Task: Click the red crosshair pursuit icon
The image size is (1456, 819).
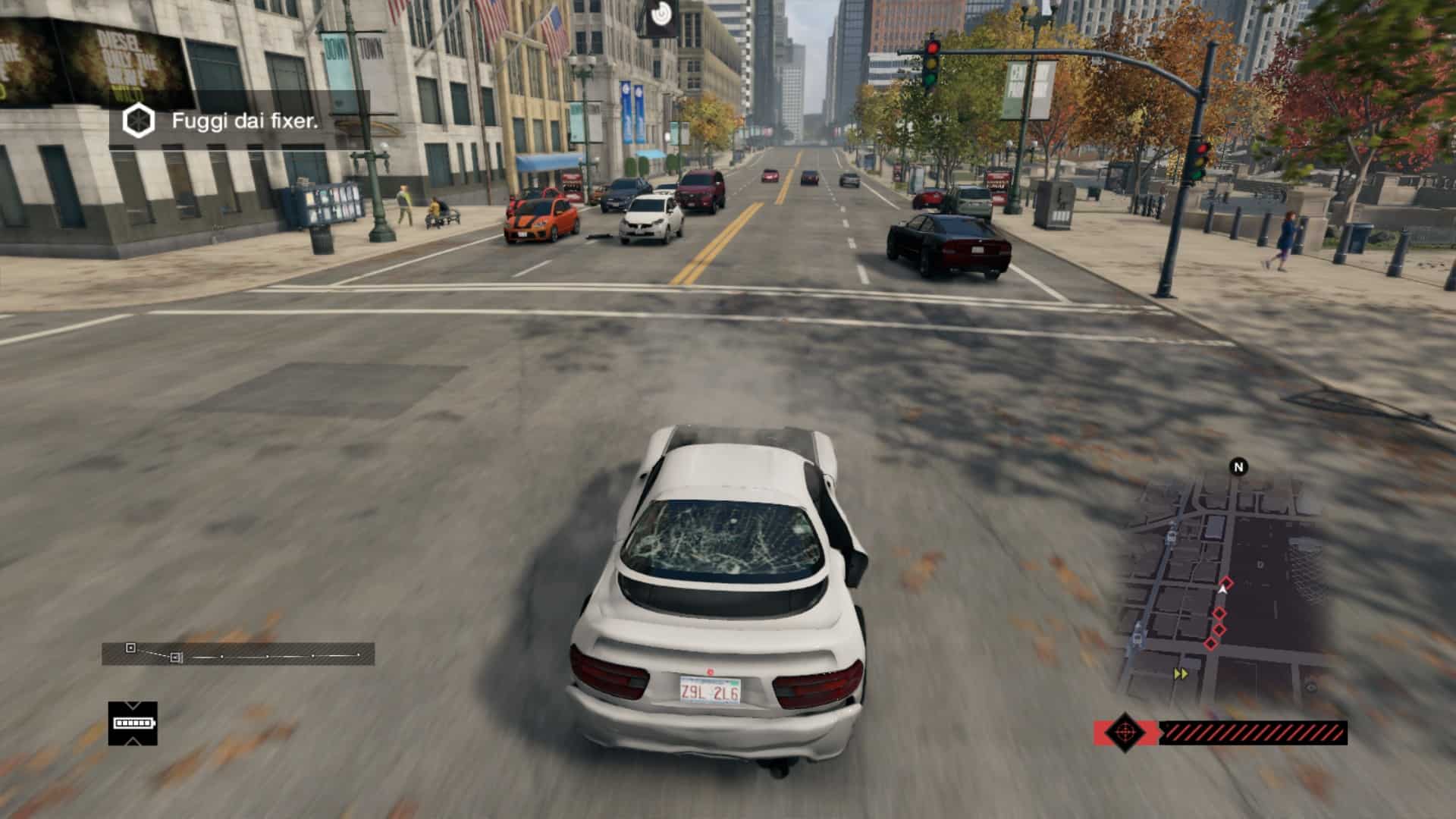Action: [1124, 733]
